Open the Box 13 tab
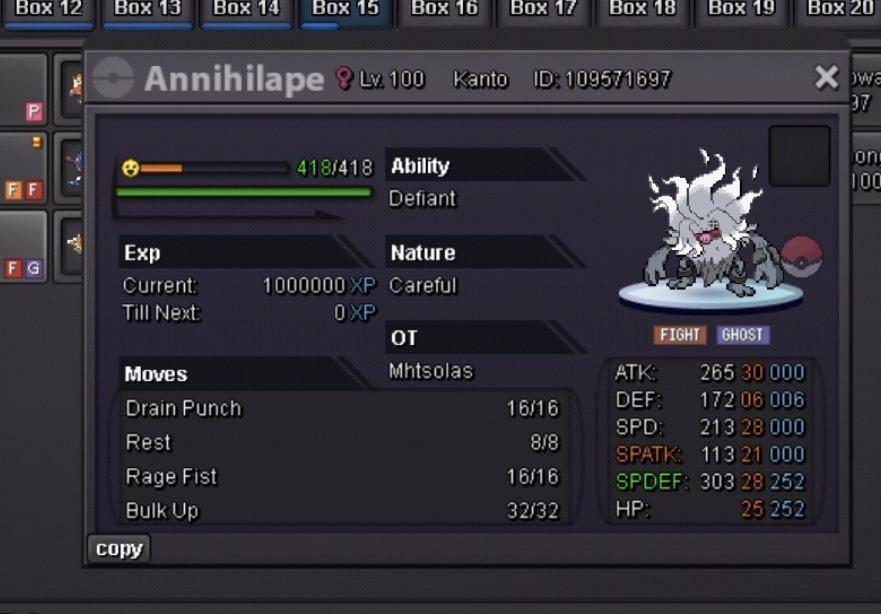The image size is (881, 614). [x=146, y=10]
